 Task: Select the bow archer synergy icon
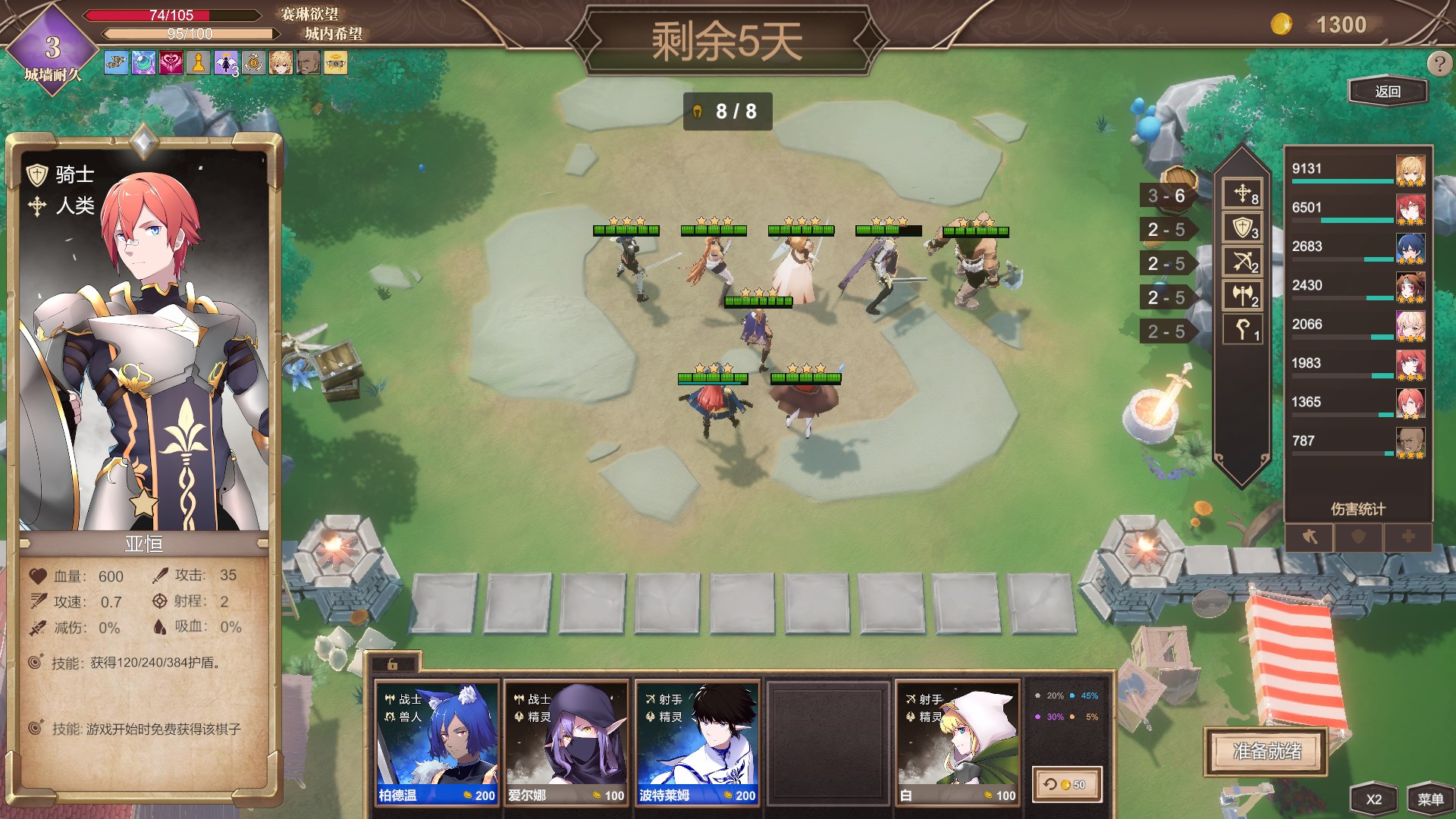tap(1242, 262)
